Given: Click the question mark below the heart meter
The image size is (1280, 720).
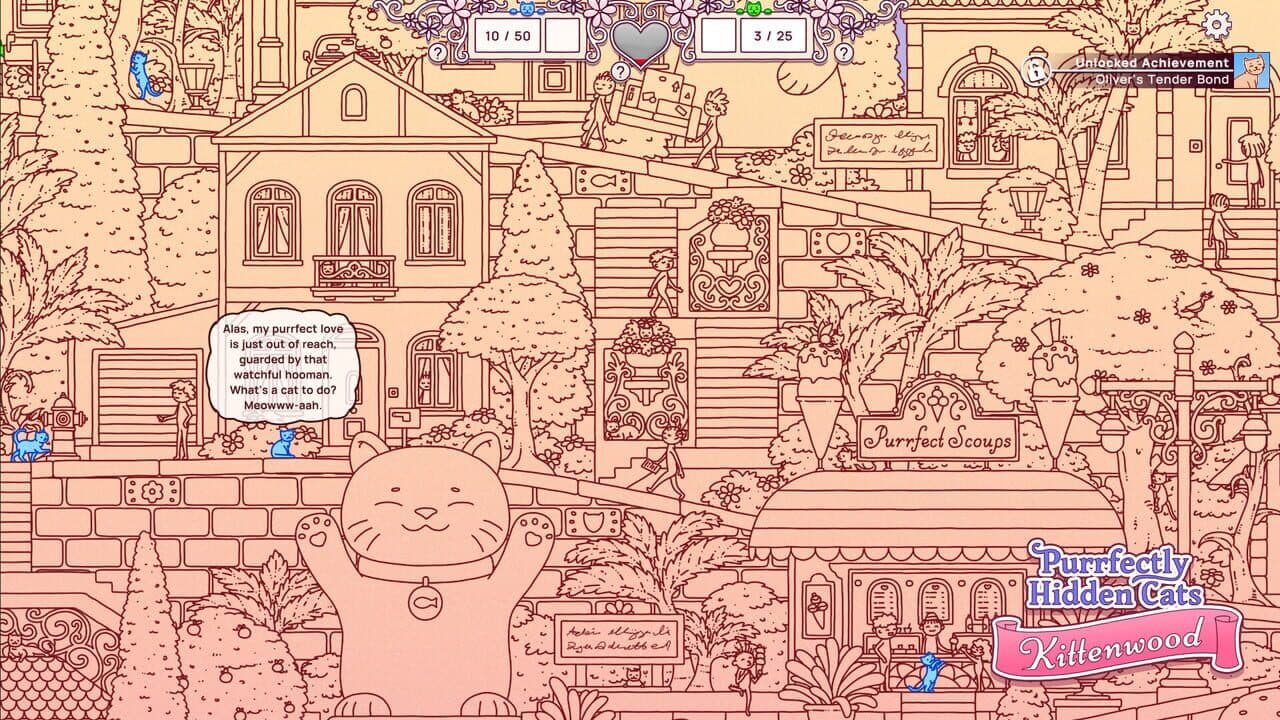Looking at the screenshot, I should click(620, 72).
